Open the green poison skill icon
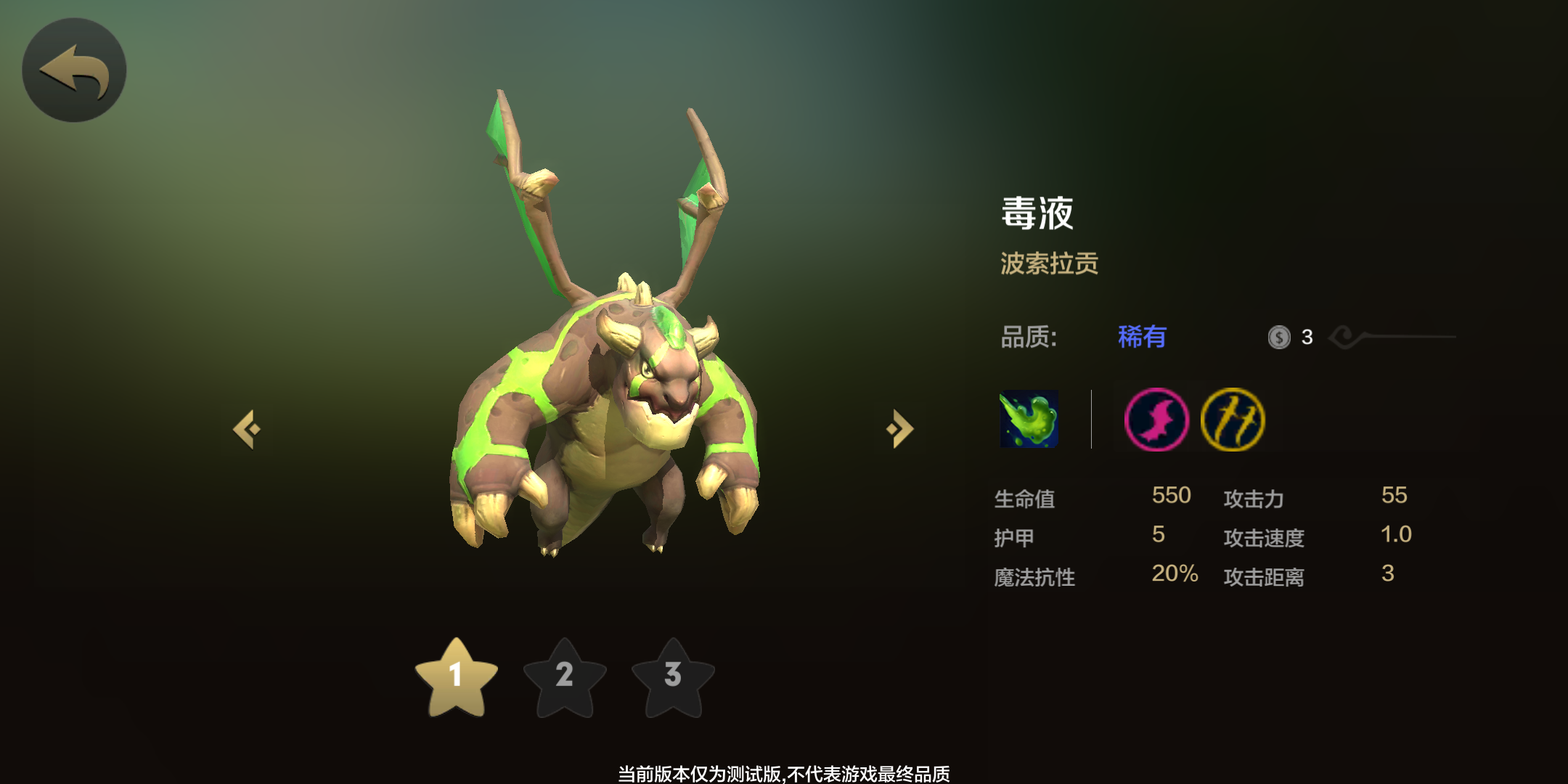The width and height of the screenshot is (1568, 784). coord(1029,419)
